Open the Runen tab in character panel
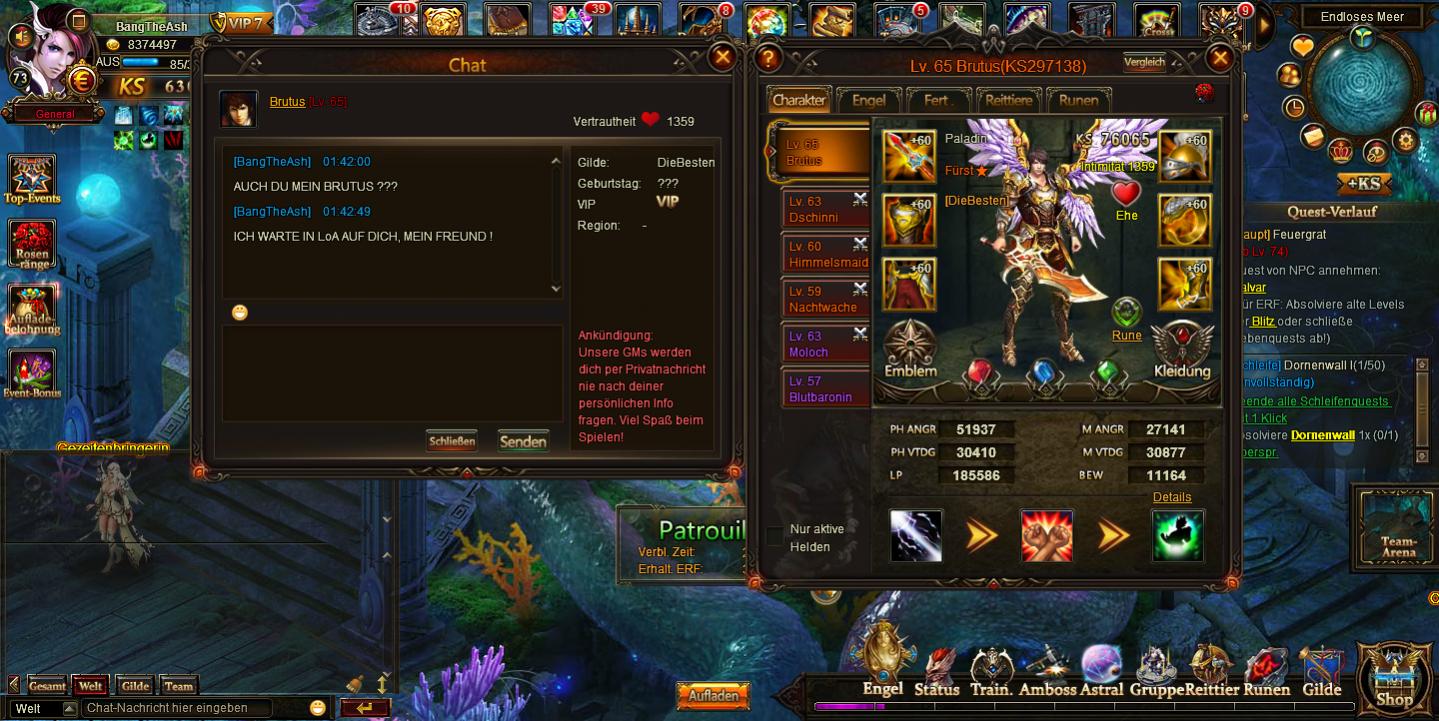Viewport: 1439px width, 721px height. 1078,100
